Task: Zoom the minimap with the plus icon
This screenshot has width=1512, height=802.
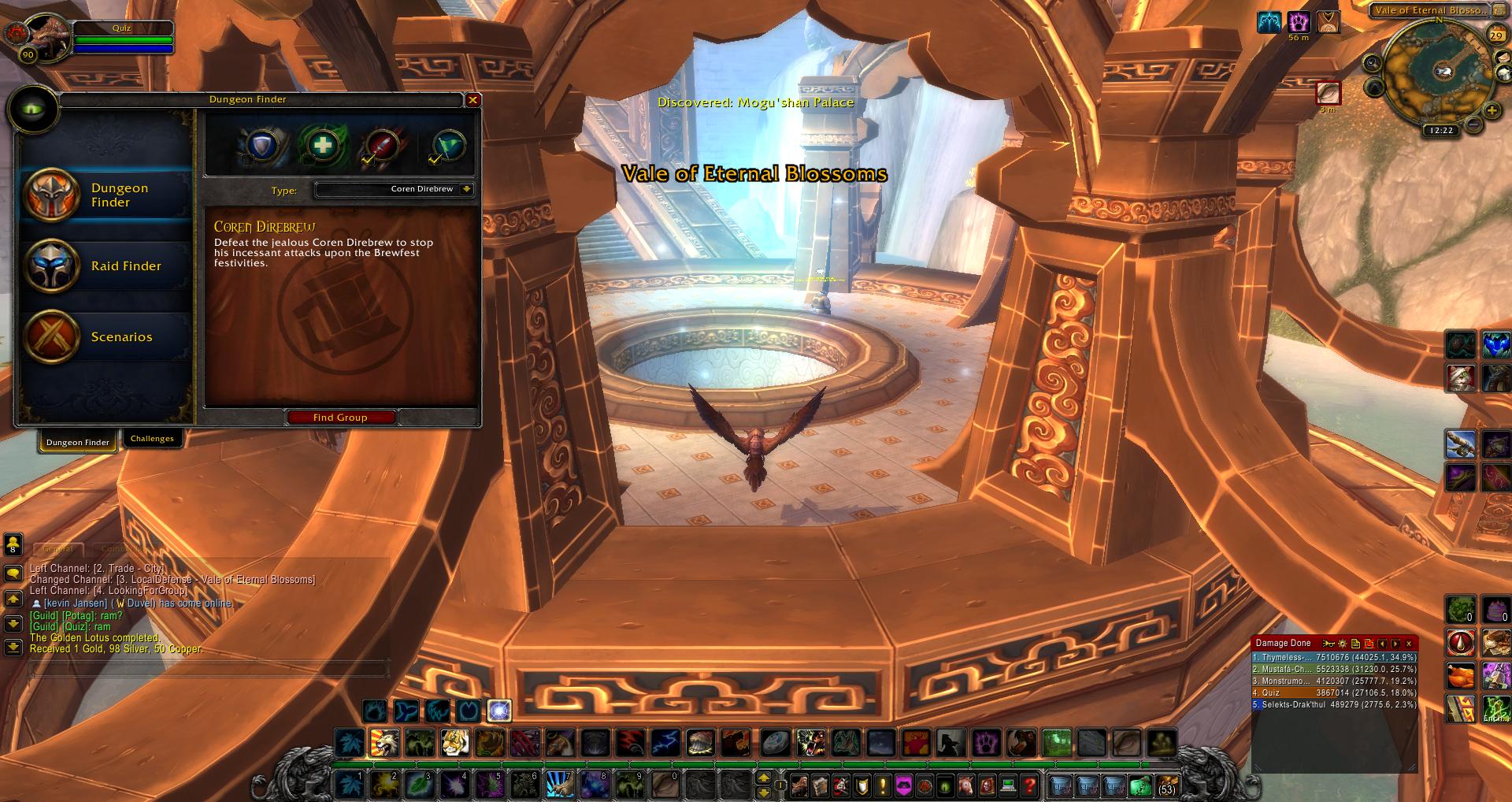Action: 1492,110
